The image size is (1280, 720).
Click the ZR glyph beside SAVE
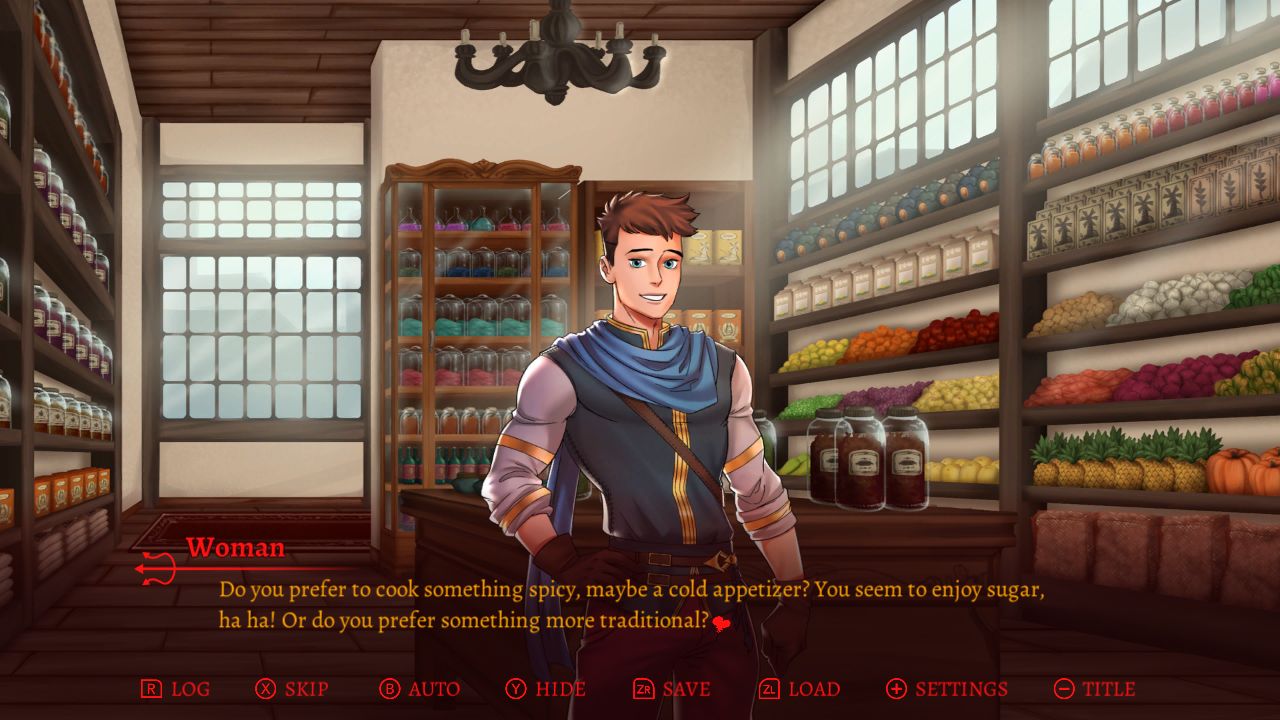coord(644,689)
